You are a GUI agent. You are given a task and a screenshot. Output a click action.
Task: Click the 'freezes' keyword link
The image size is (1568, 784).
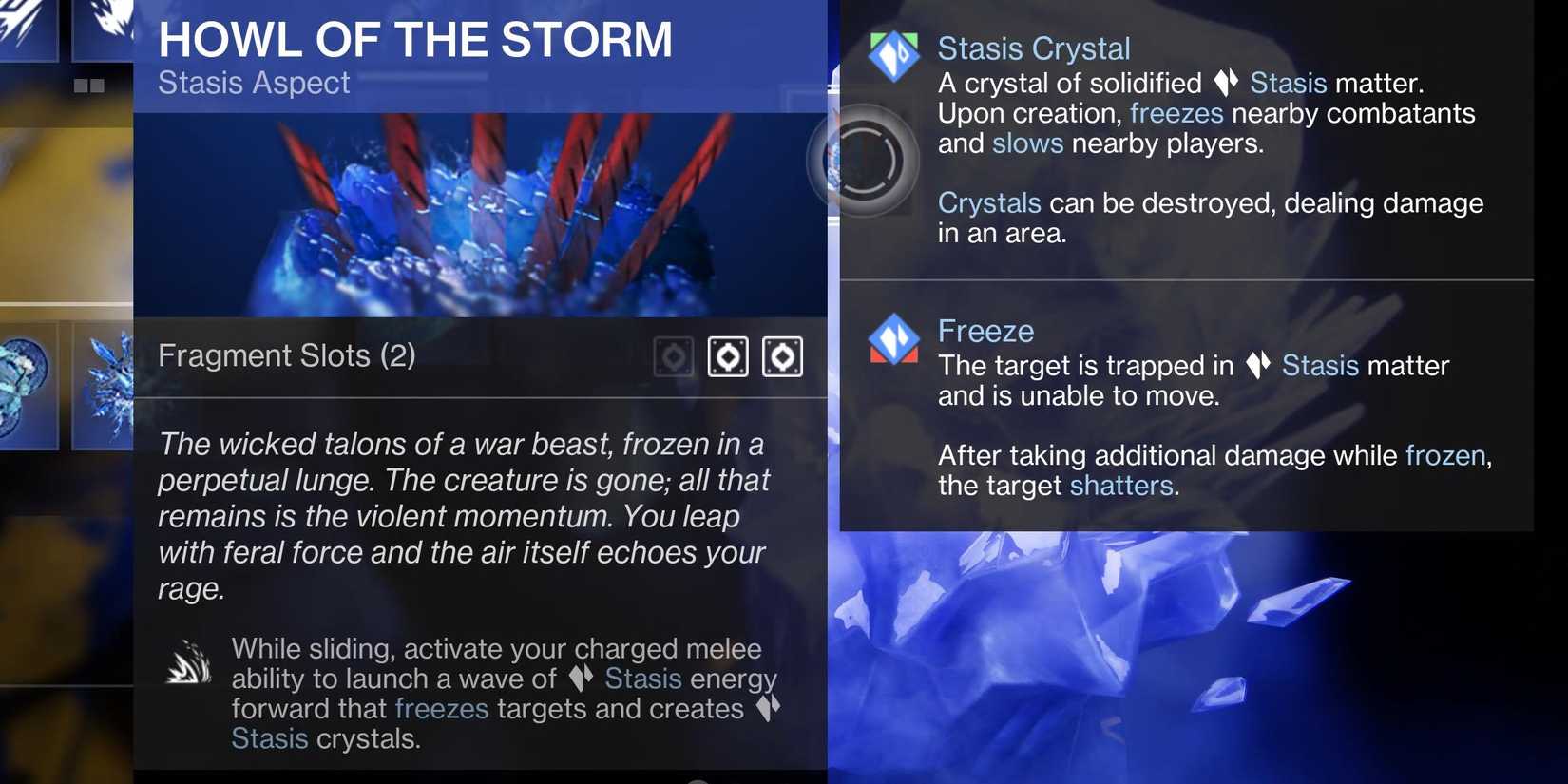[1176, 112]
